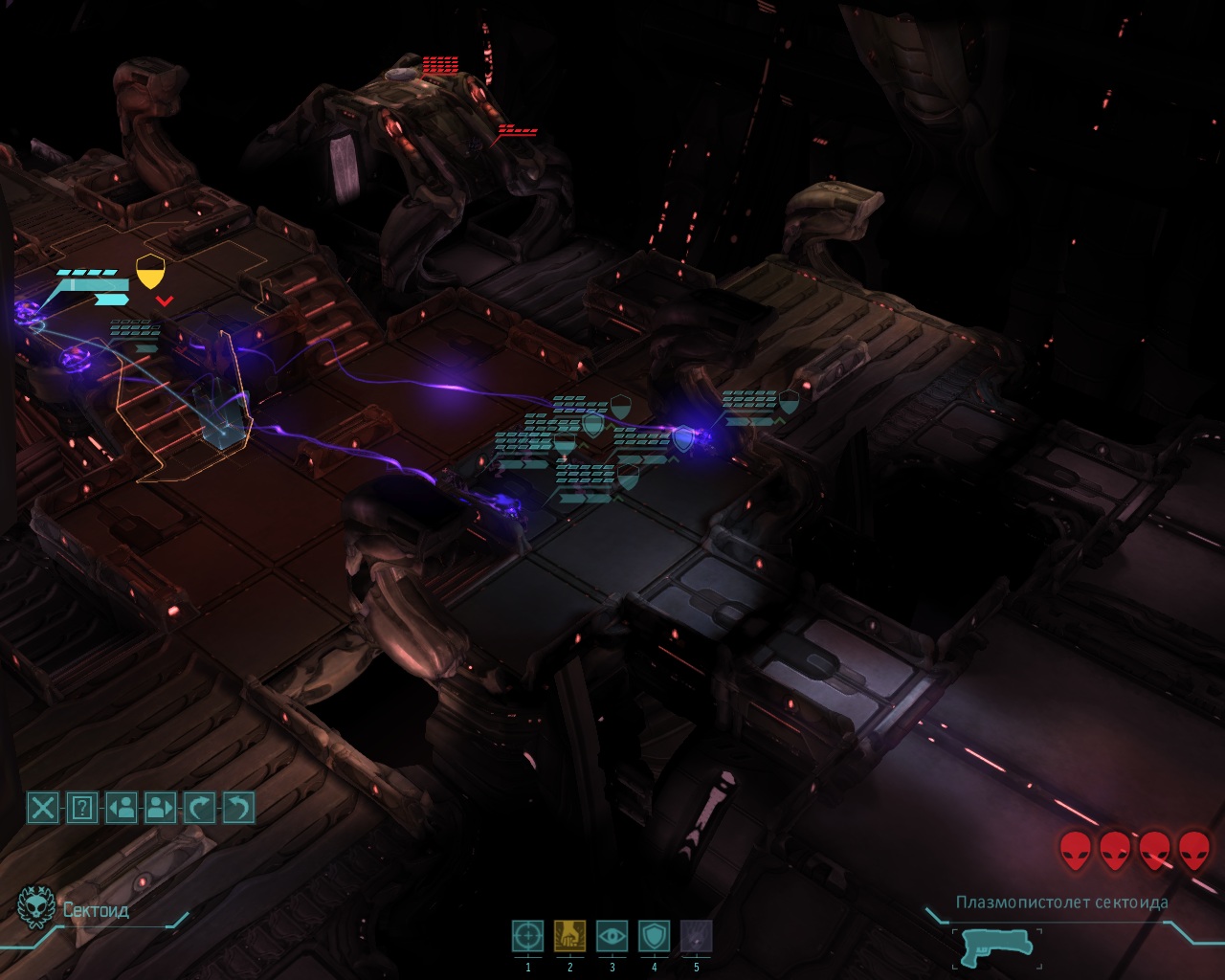
Task: Click the counter-clockwise curved arrow button
Action: (238, 808)
